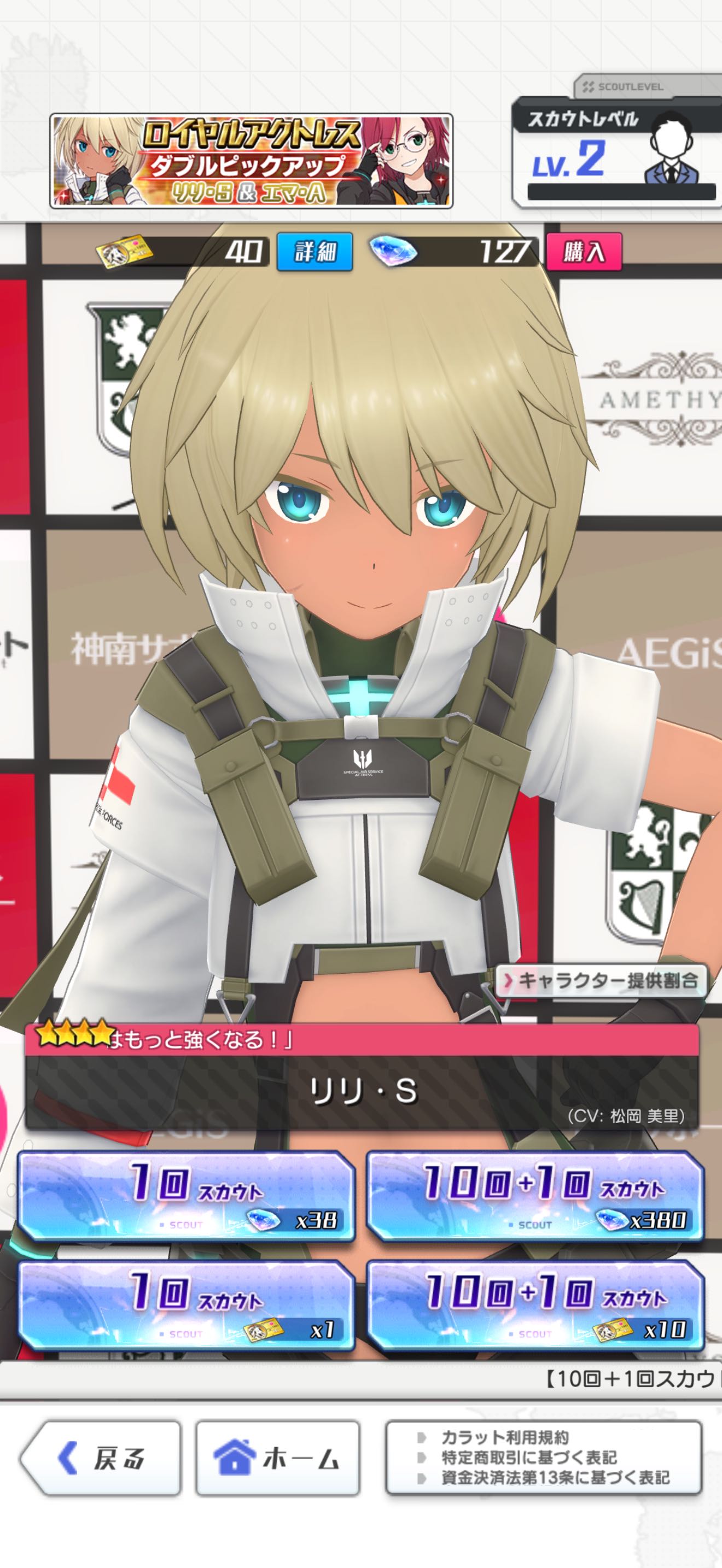Tap the blue 詳細 details button
This screenshot has height=1568, width=722.
(x=315, y=251)
